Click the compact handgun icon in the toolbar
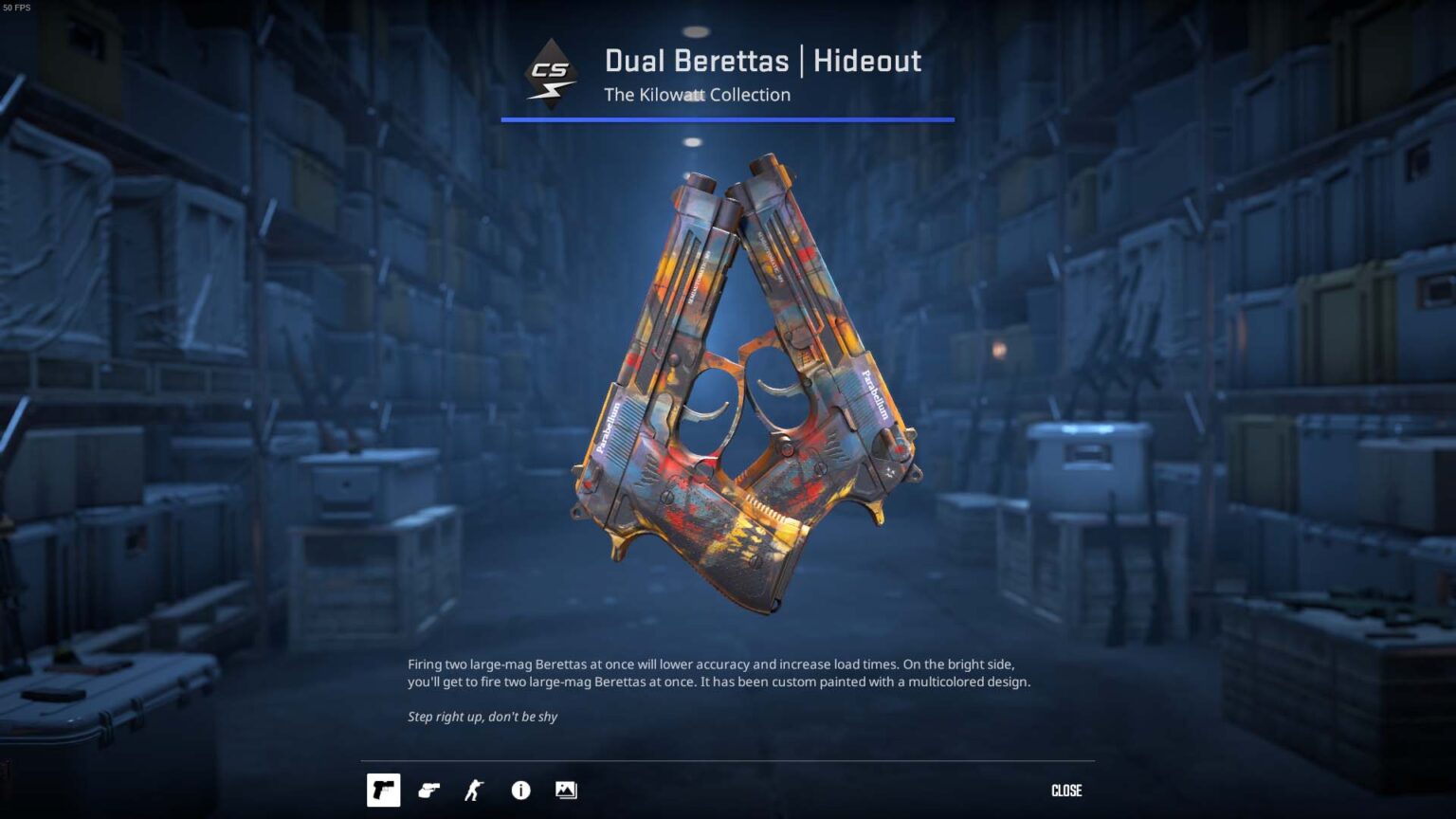The width and height of the screenshot is (1456, 819). coord(428,790)
